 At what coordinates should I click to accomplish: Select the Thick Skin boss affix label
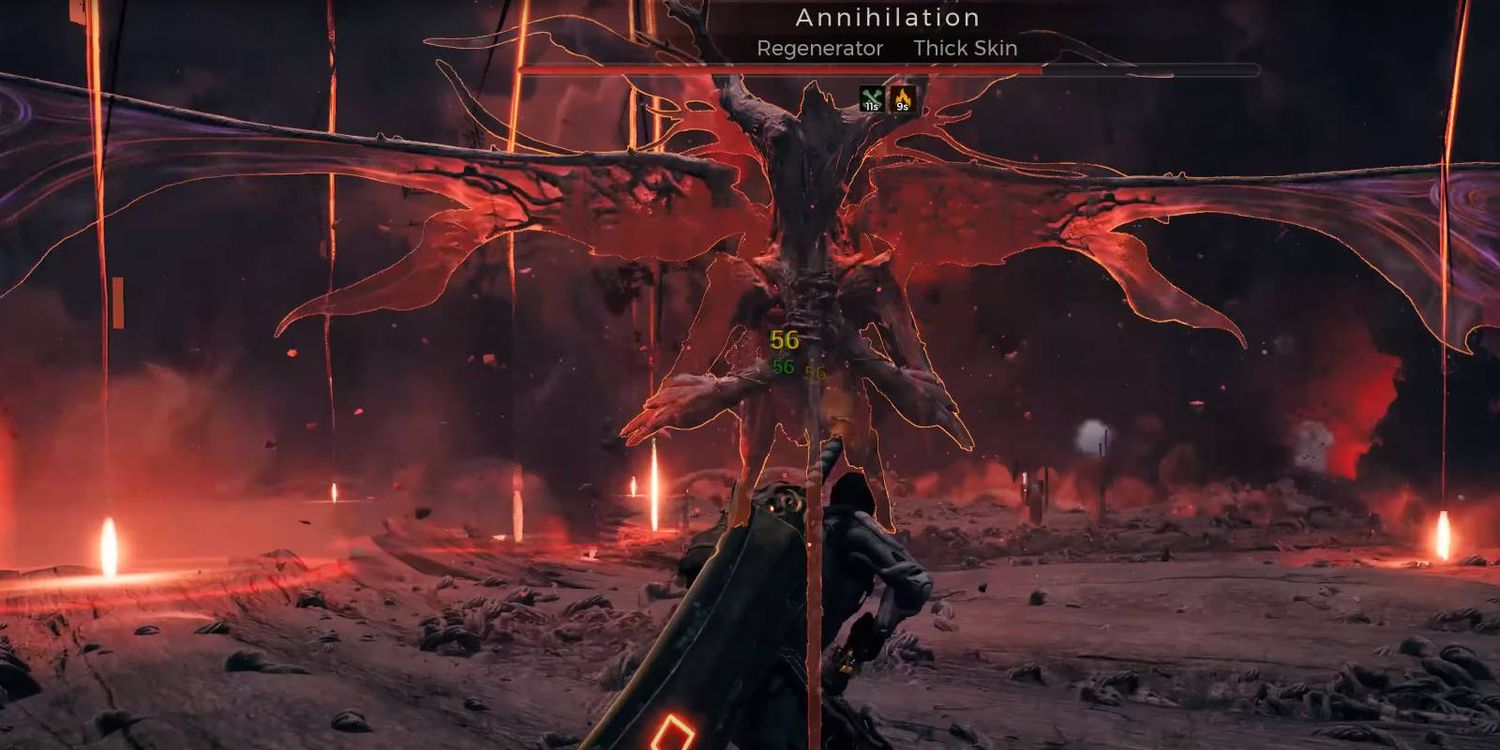click(965, 48)
